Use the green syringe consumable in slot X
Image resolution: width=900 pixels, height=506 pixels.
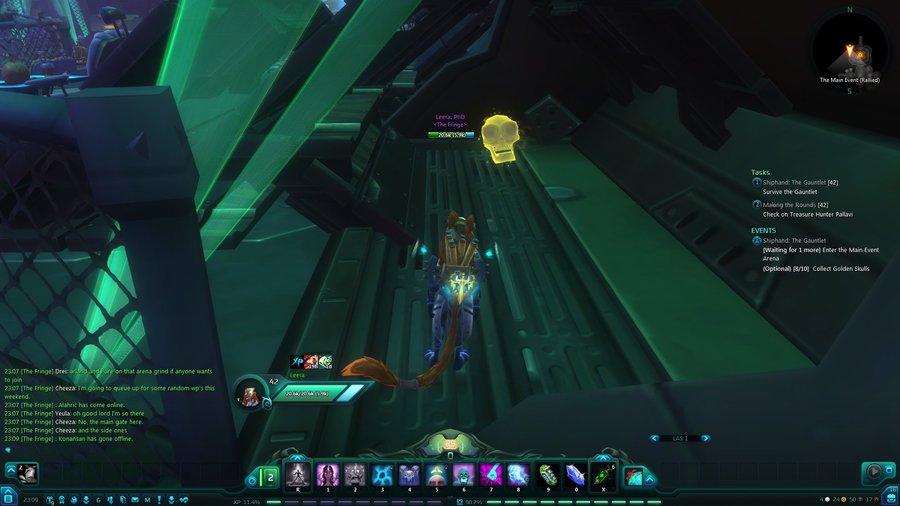603,474
